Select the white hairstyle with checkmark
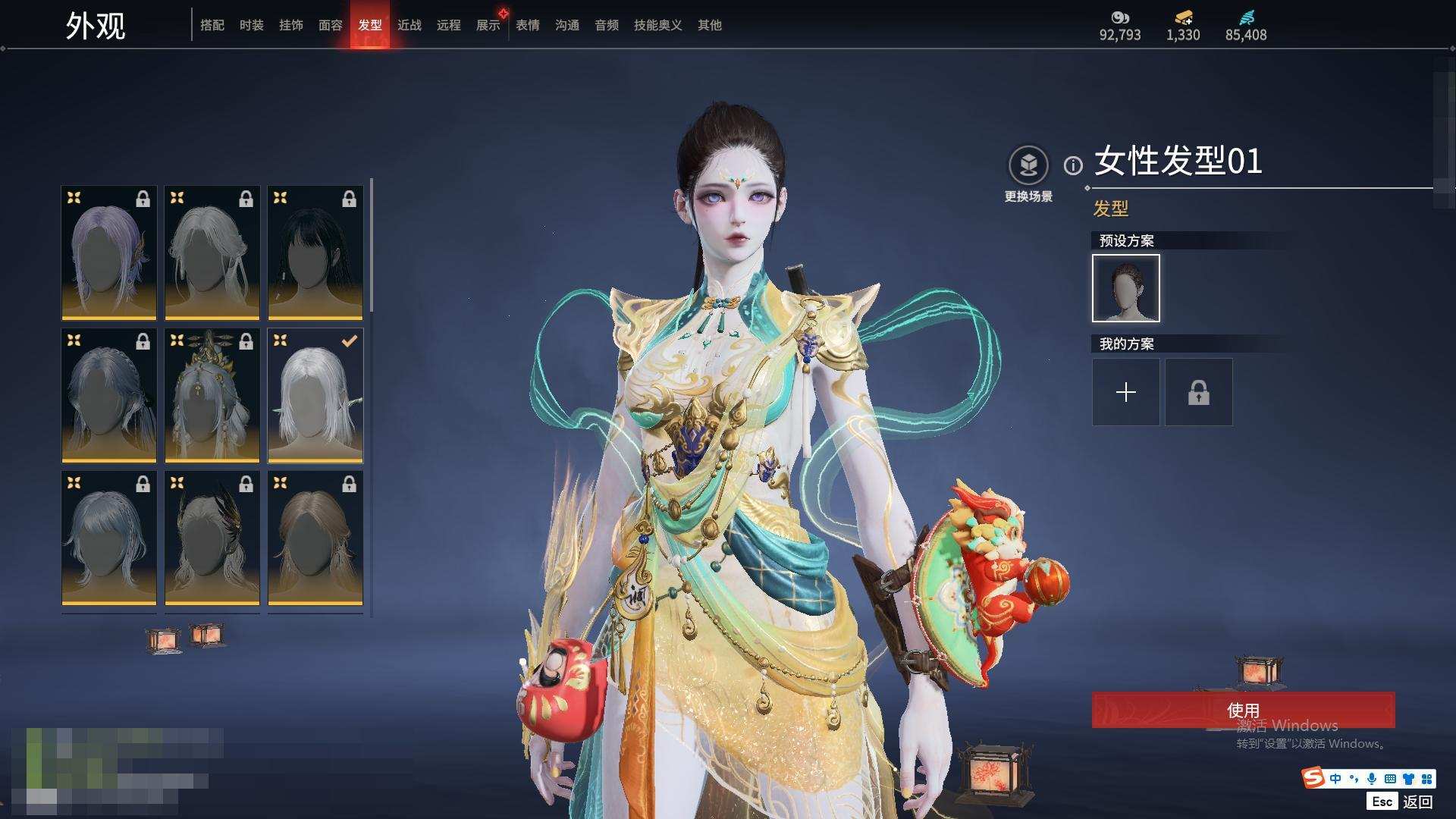This screenshot has width=1456, height=819. (315, 395)
